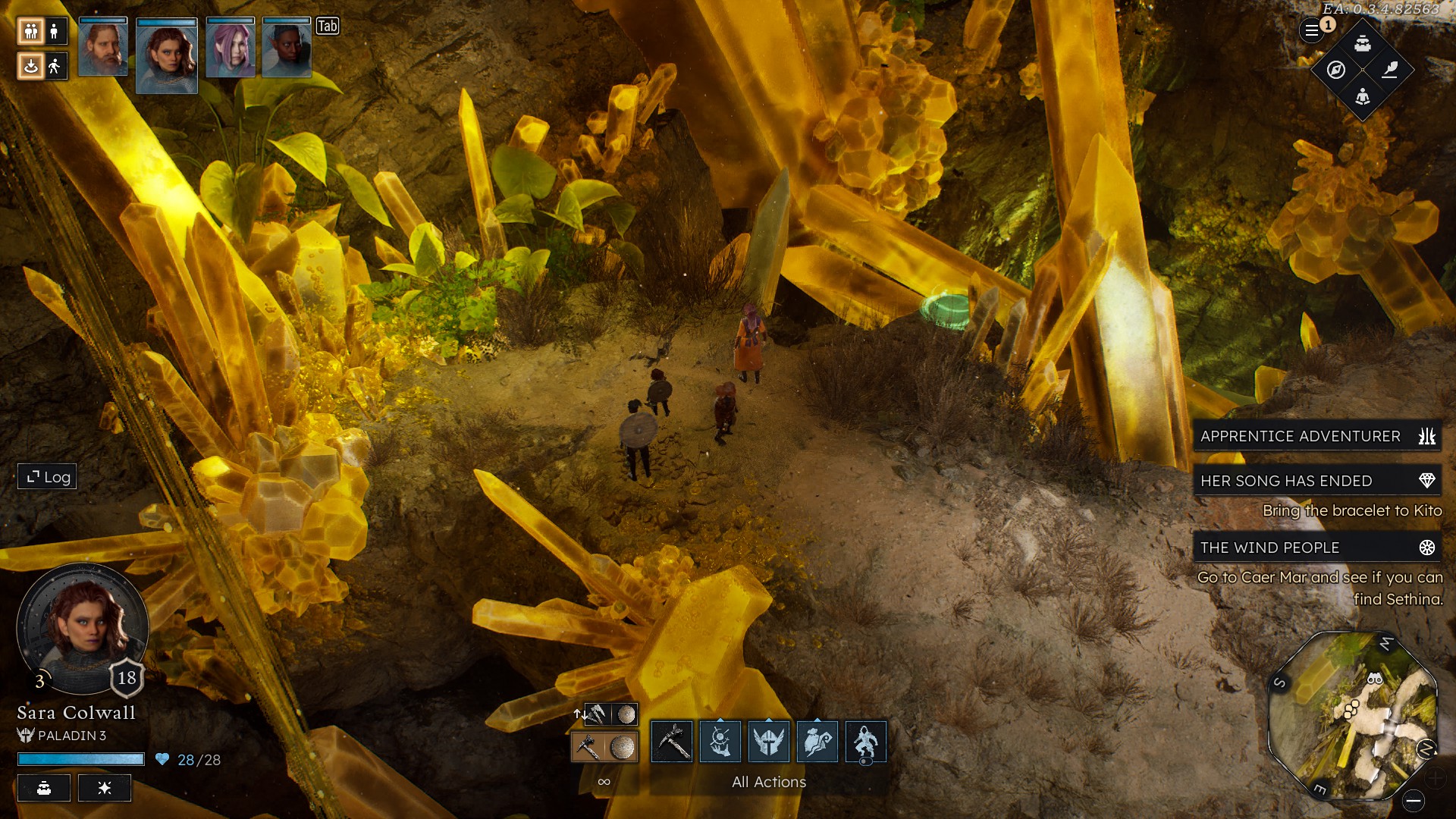Image resolution: width=1456 pixels, height=819 pixels.
Task: Open the compass map screen
Action: click(x=1336, y=70)
